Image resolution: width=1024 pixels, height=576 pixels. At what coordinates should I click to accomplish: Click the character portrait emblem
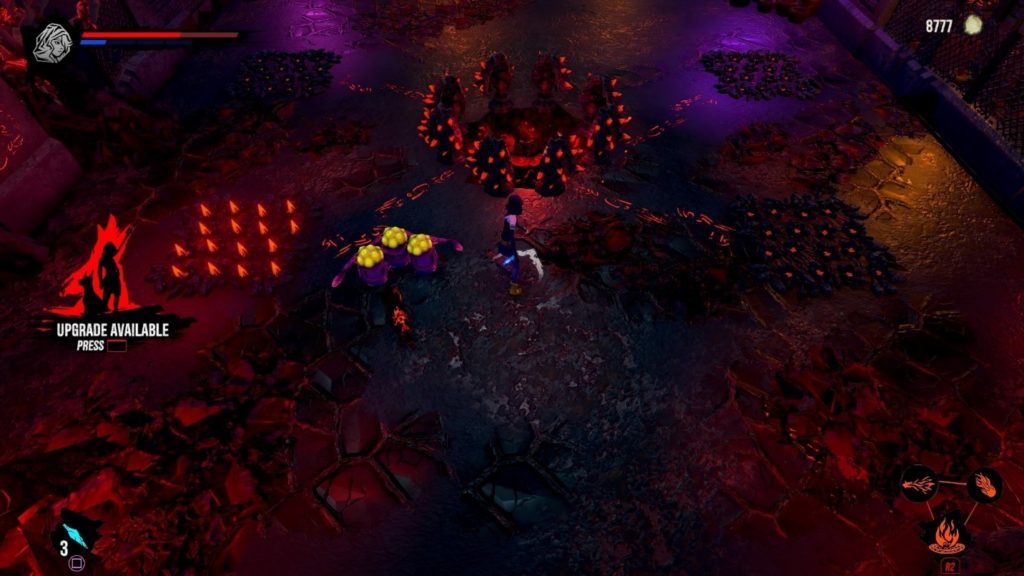point(49,43)
